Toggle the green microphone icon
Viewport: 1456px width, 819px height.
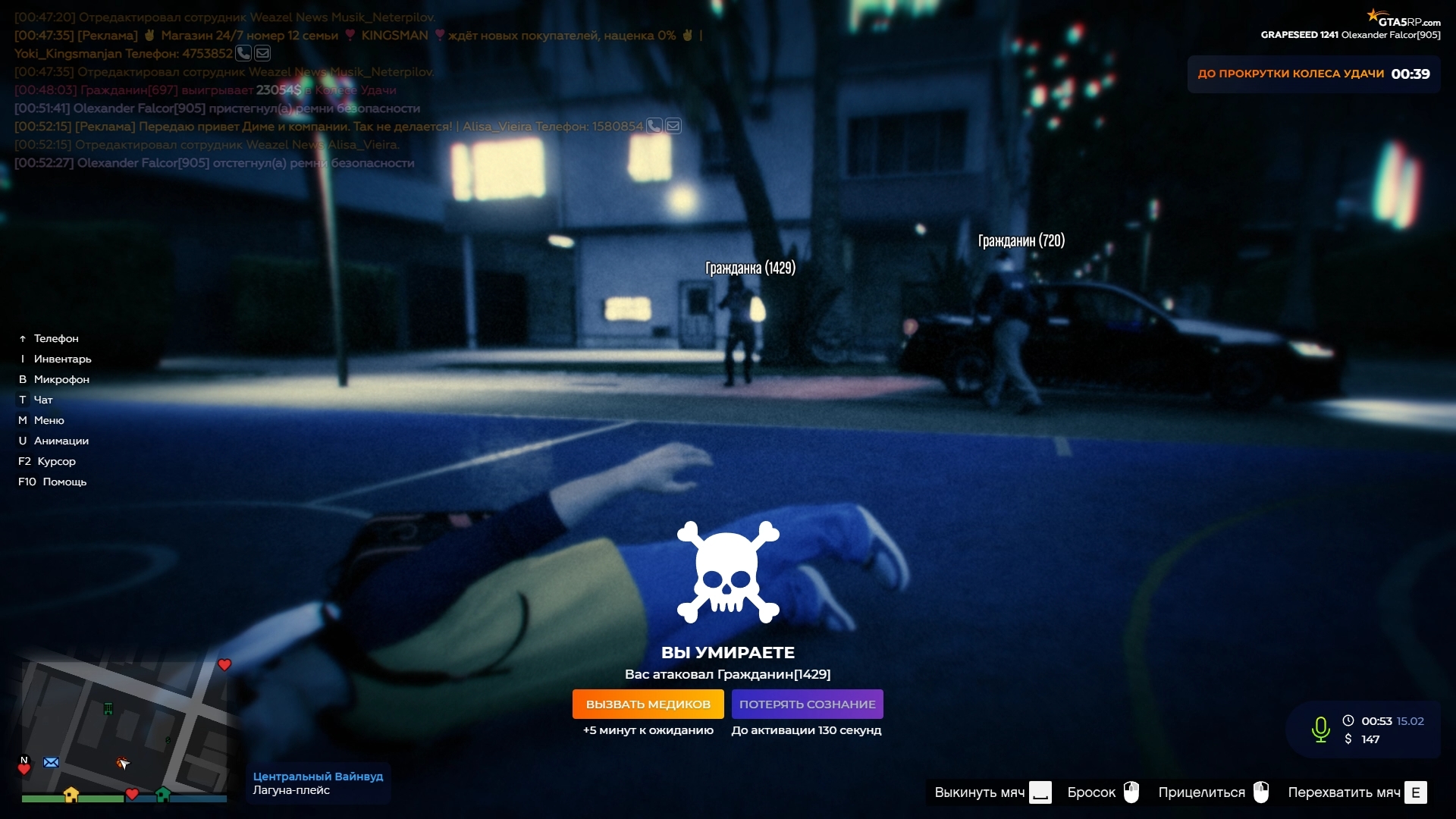coord(1320,729)
